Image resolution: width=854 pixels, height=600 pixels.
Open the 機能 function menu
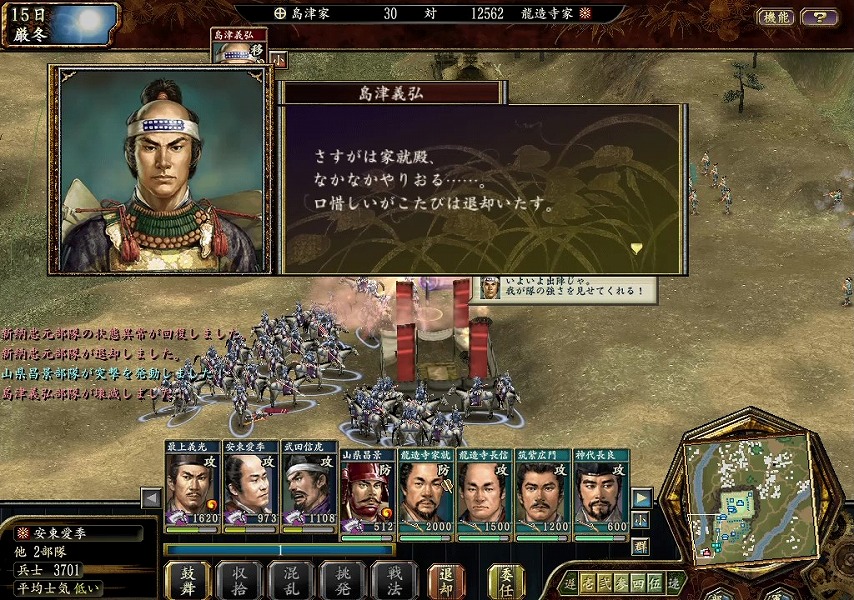click(x=775, y=17)
